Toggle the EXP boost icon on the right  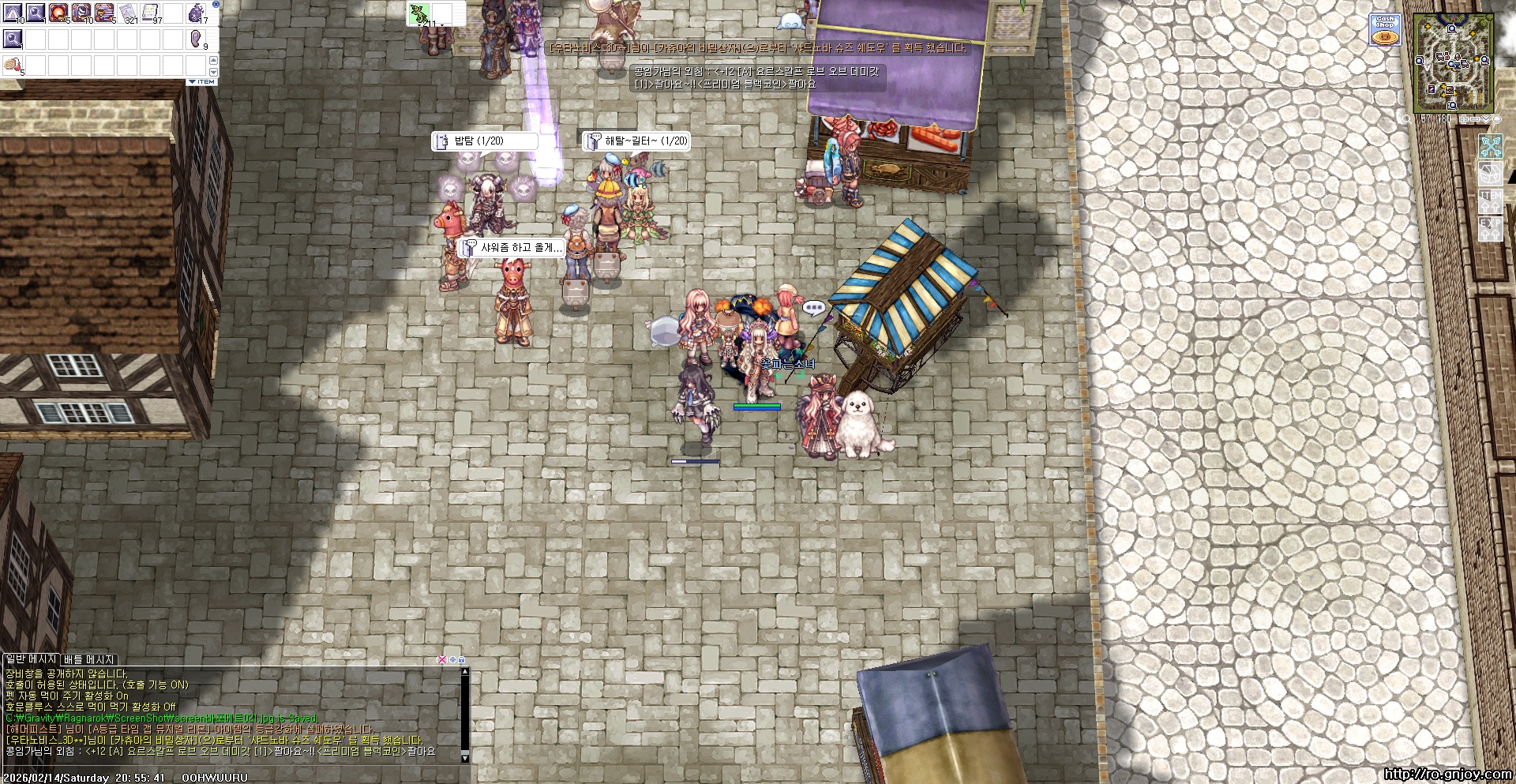click(1490, 229)
